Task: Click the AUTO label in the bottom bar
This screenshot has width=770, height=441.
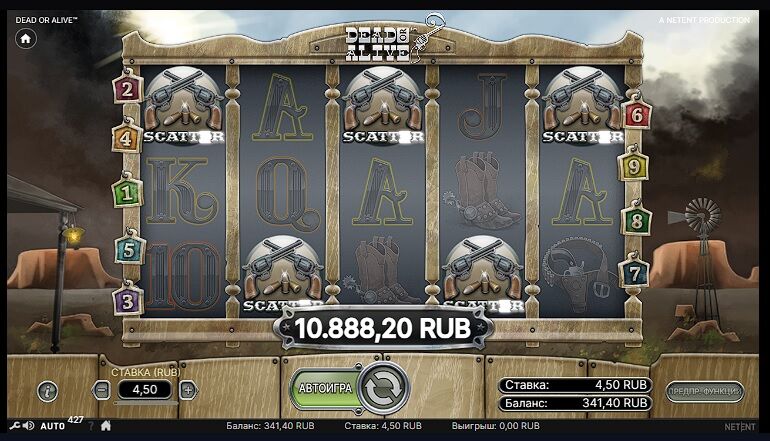Action: click(53, 426)
